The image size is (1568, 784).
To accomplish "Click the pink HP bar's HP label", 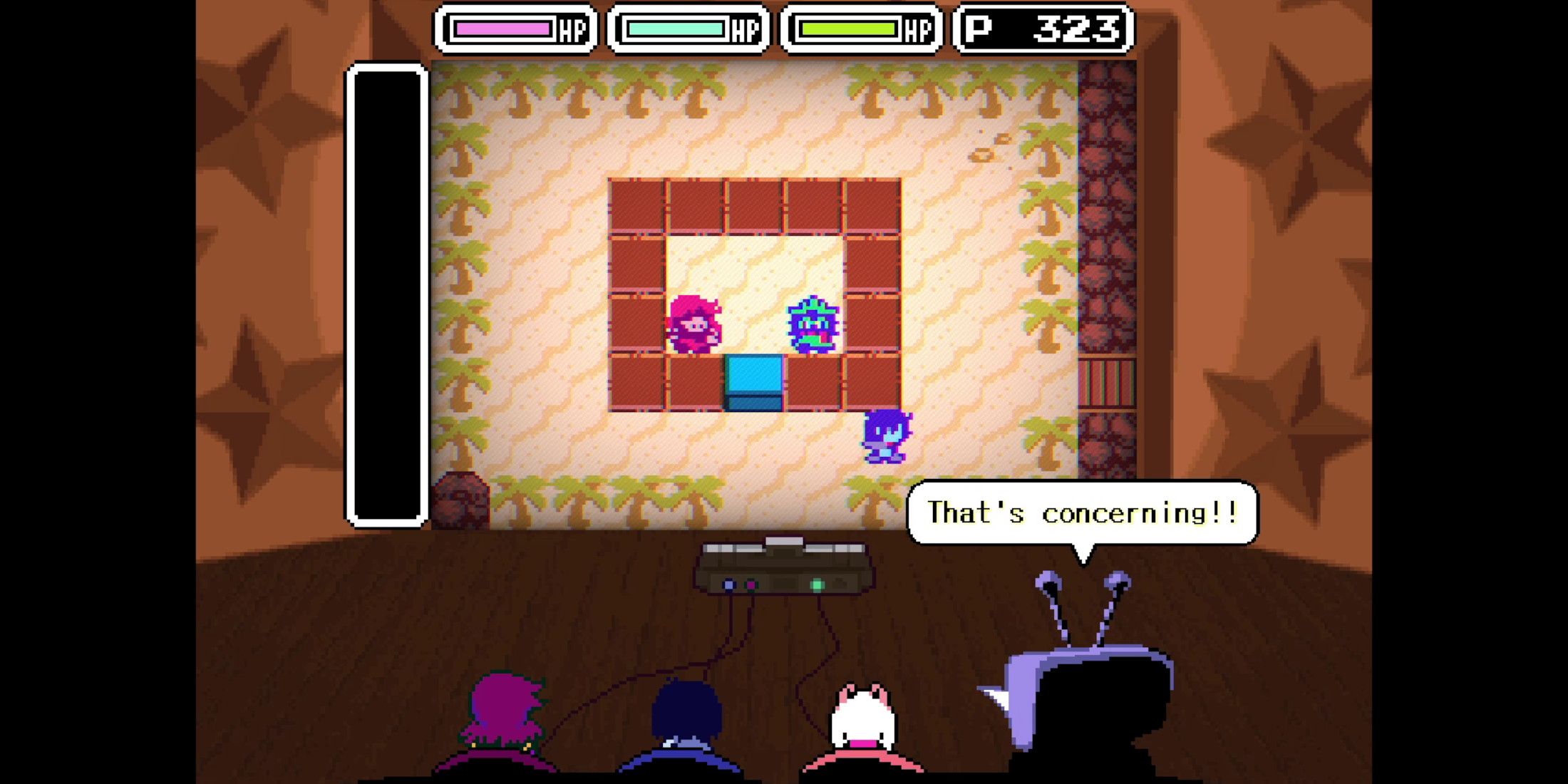I will [570, 30].
